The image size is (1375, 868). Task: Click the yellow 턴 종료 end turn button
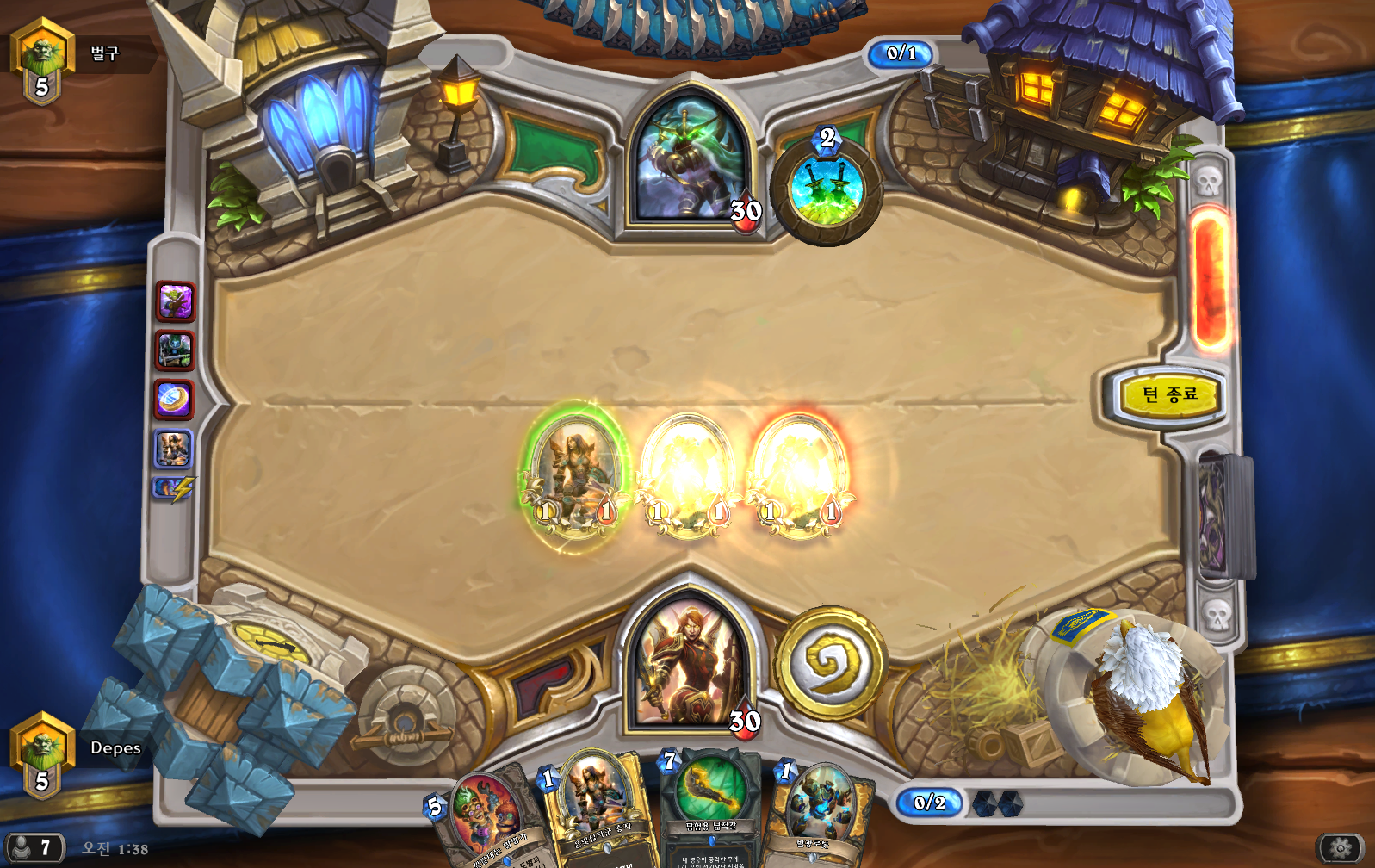coord(1169,395)
